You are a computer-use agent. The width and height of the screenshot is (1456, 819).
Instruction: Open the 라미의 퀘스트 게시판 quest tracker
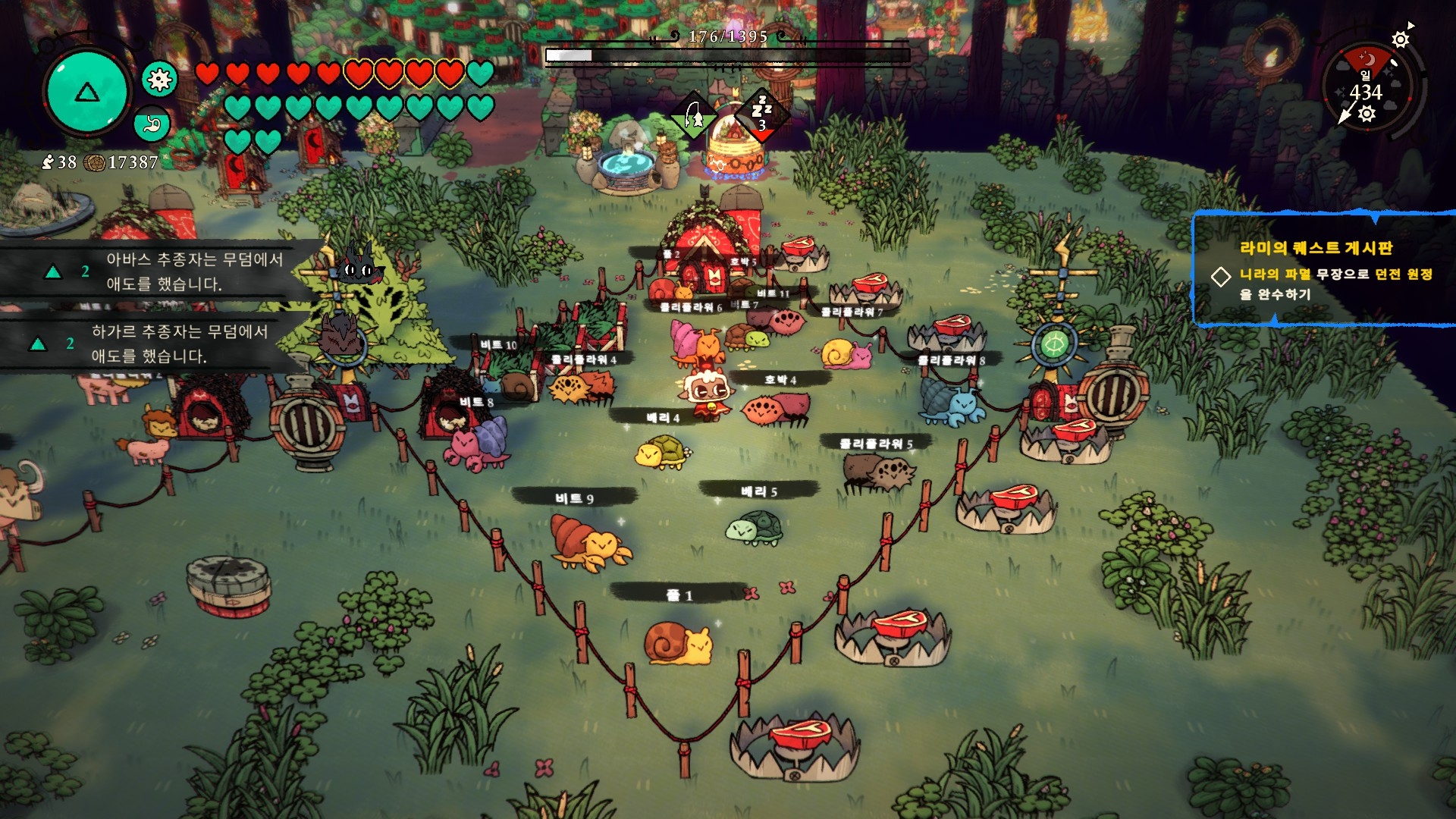[1316, 248]
